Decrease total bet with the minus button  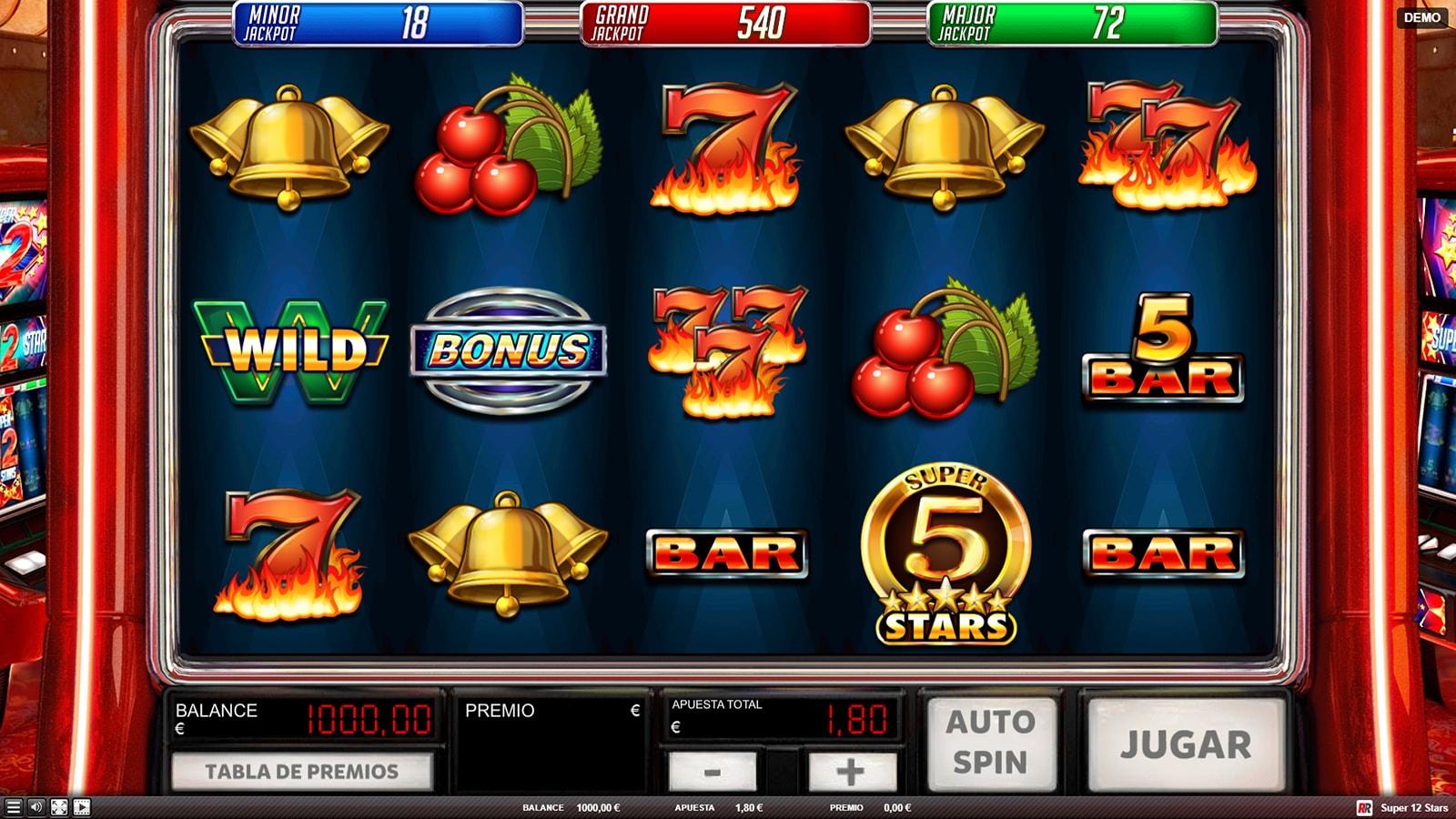tap(713, 772)
